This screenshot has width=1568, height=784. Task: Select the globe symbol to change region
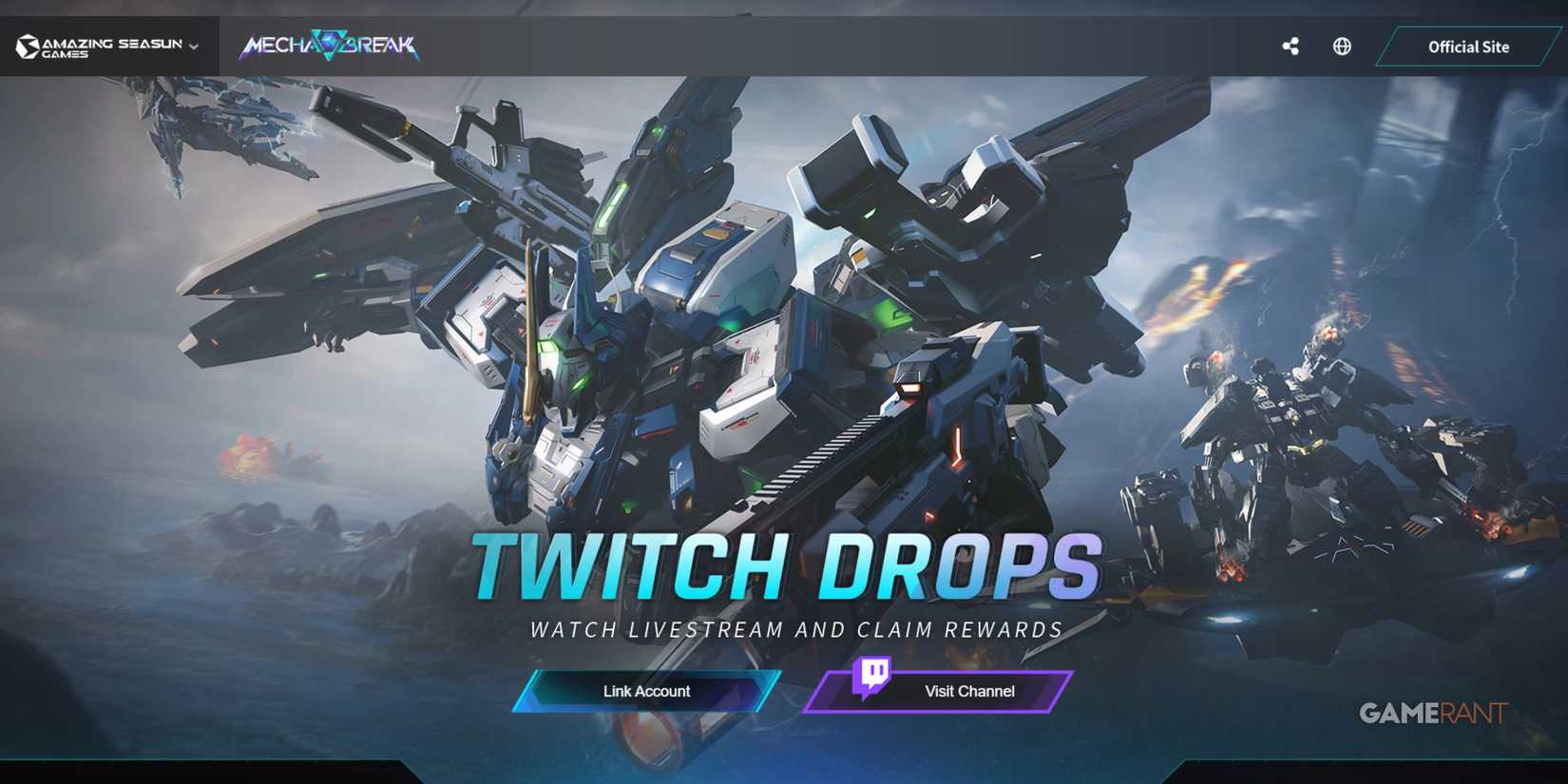point(1342,45)
